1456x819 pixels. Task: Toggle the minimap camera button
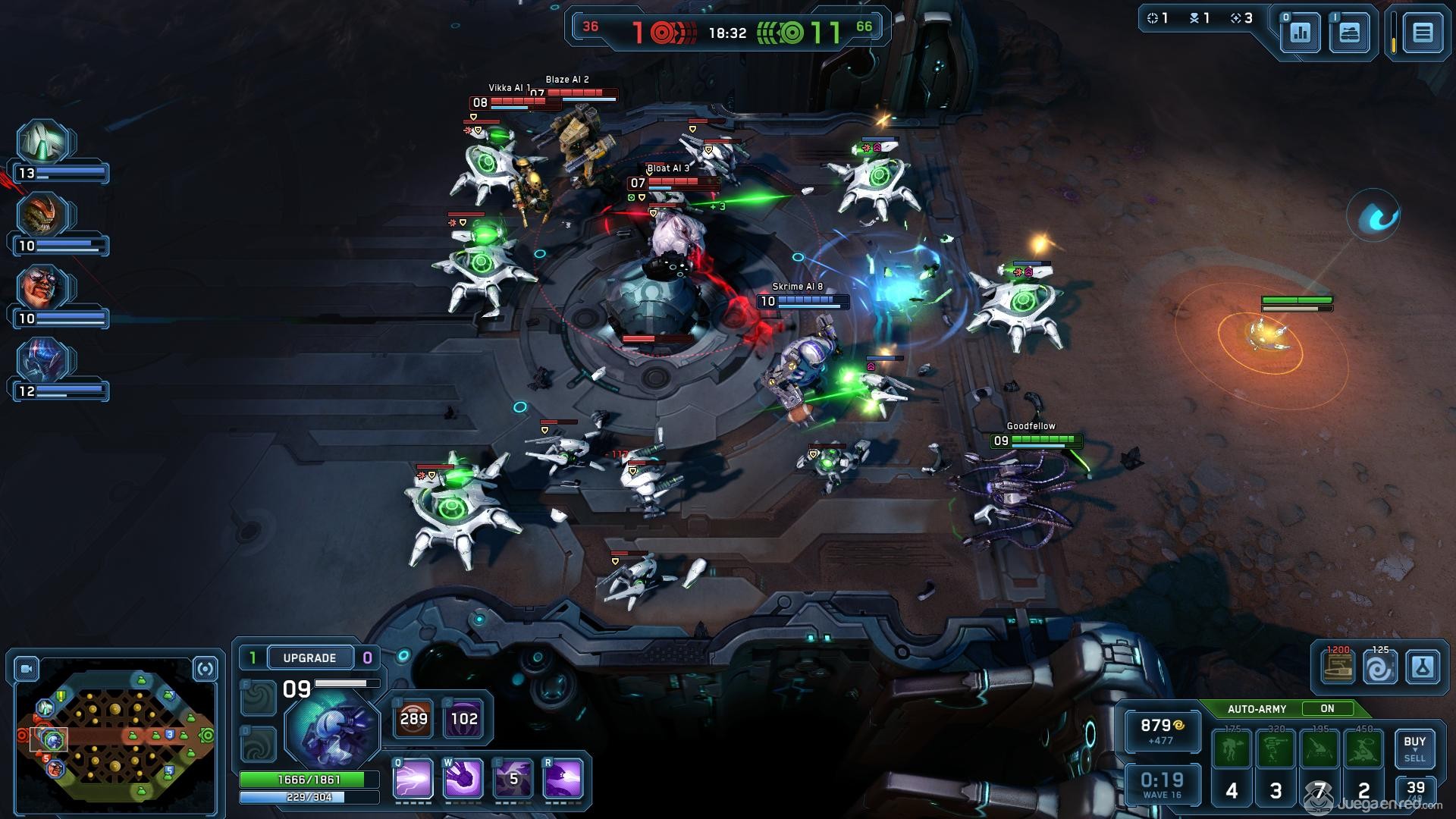tap(27, 669)
